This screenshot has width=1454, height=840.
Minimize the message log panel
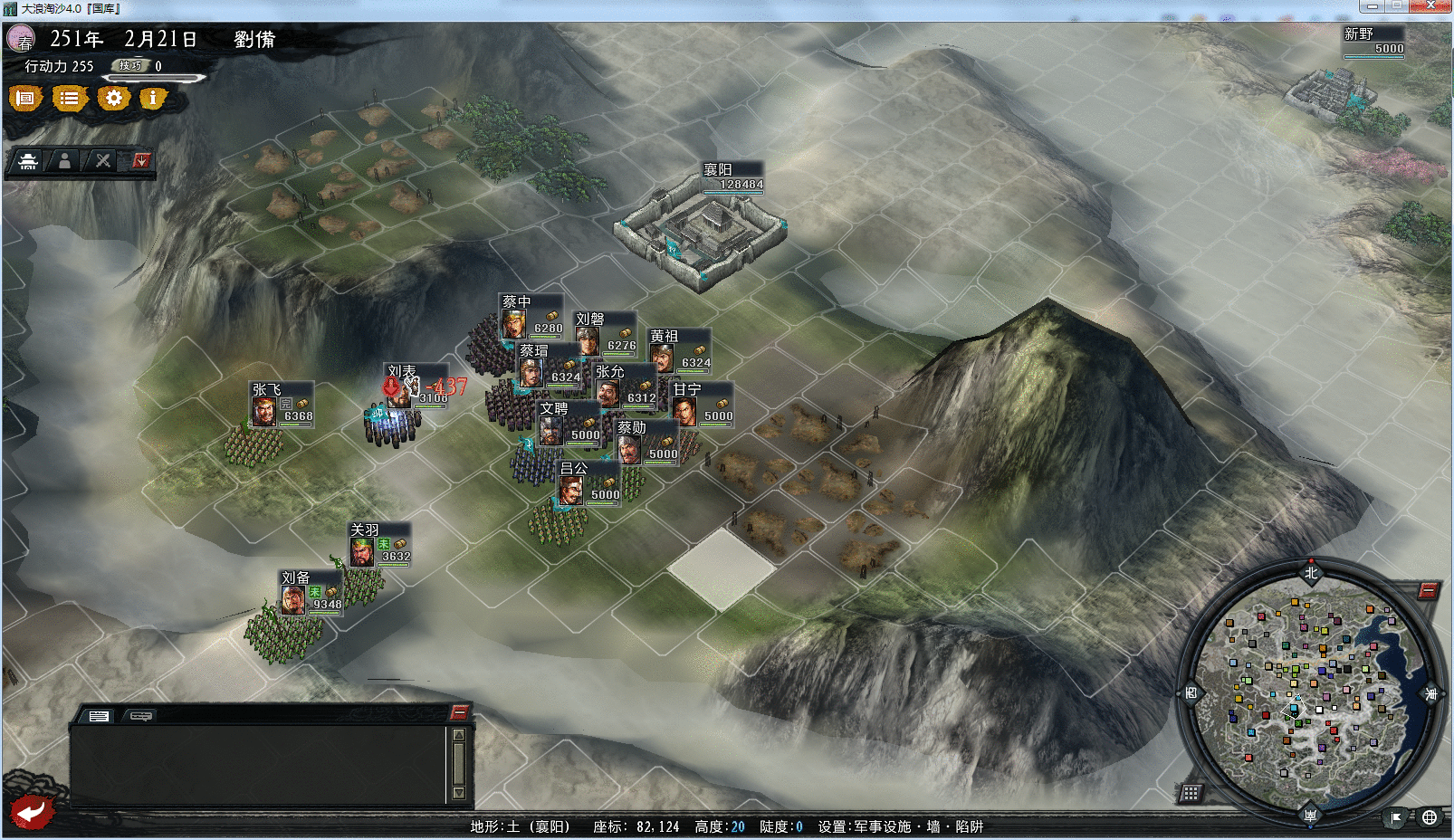click(x=459, y=712)
